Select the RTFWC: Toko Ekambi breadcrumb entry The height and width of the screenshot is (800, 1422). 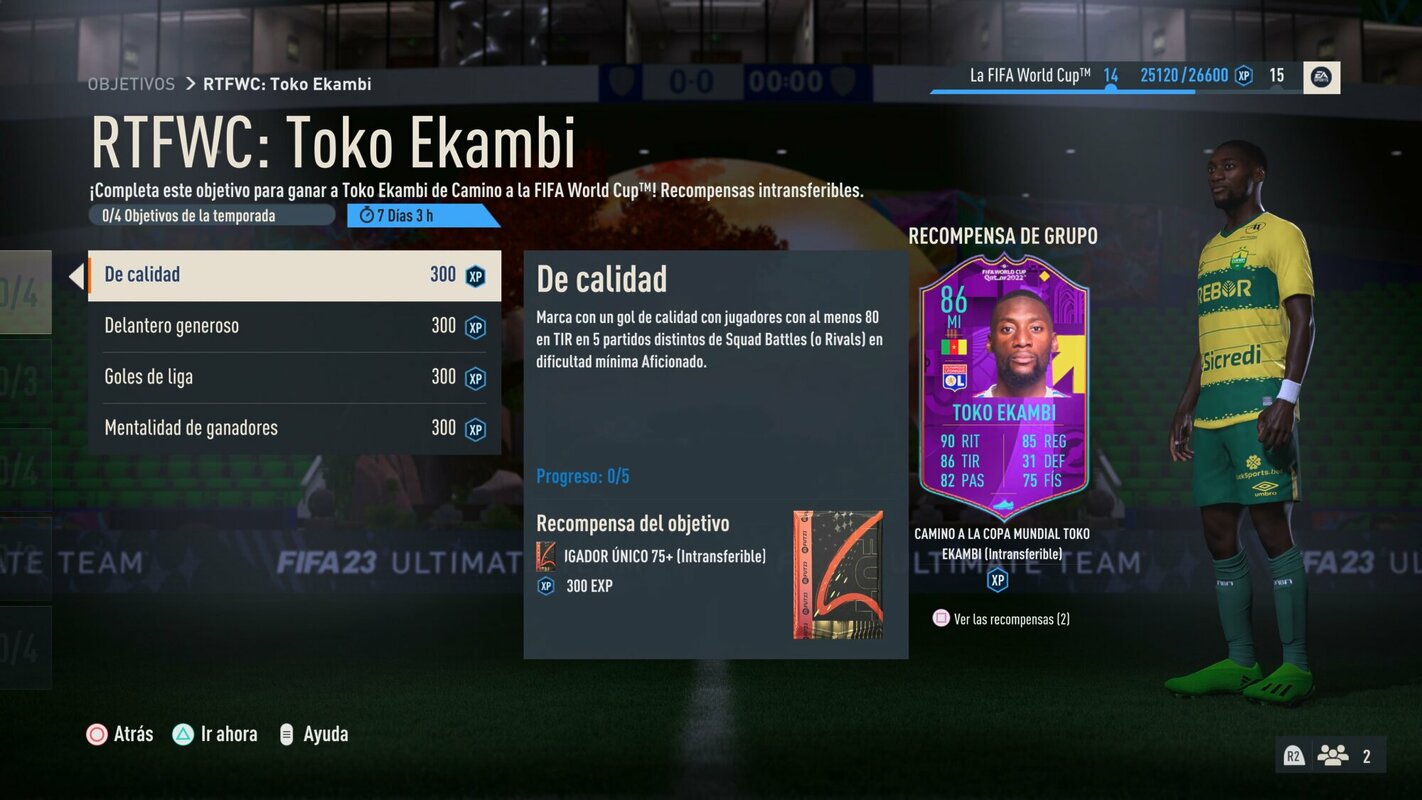point(288,84)
